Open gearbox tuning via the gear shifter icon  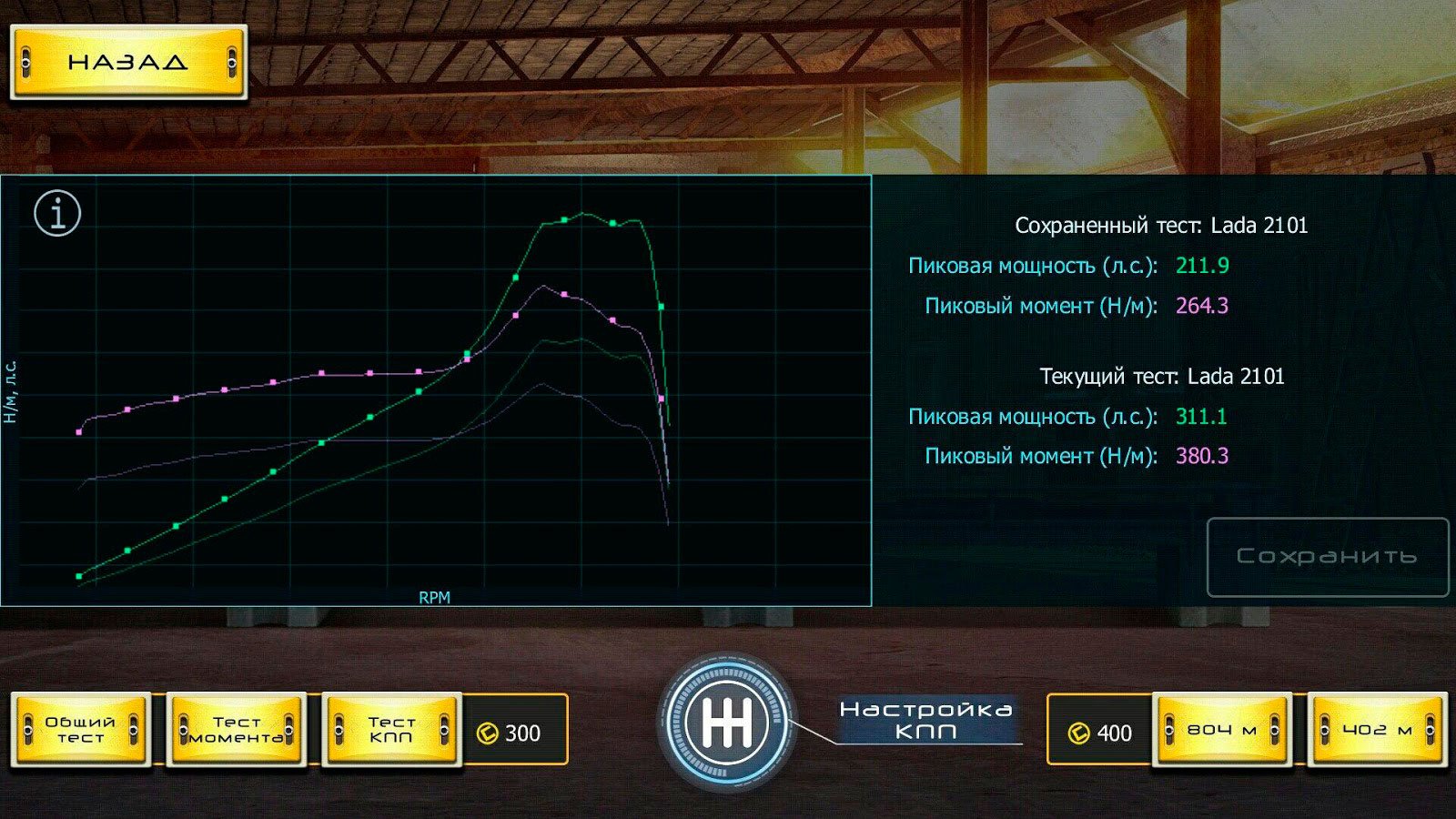pos(726,725)
